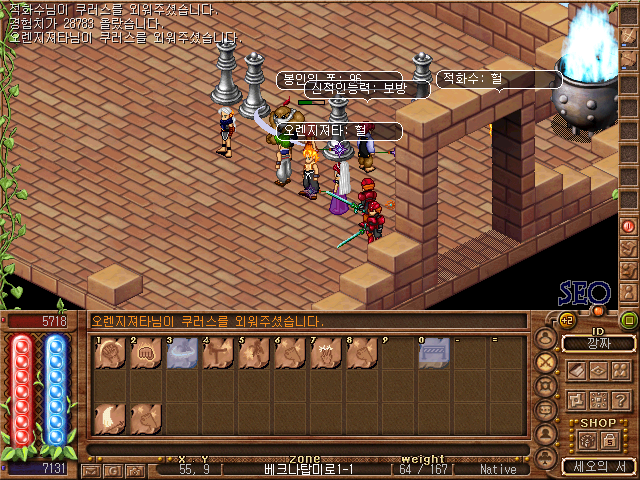640x480 pixels.
Task: Click the question mark help button
Action: [x=621, y=399]
